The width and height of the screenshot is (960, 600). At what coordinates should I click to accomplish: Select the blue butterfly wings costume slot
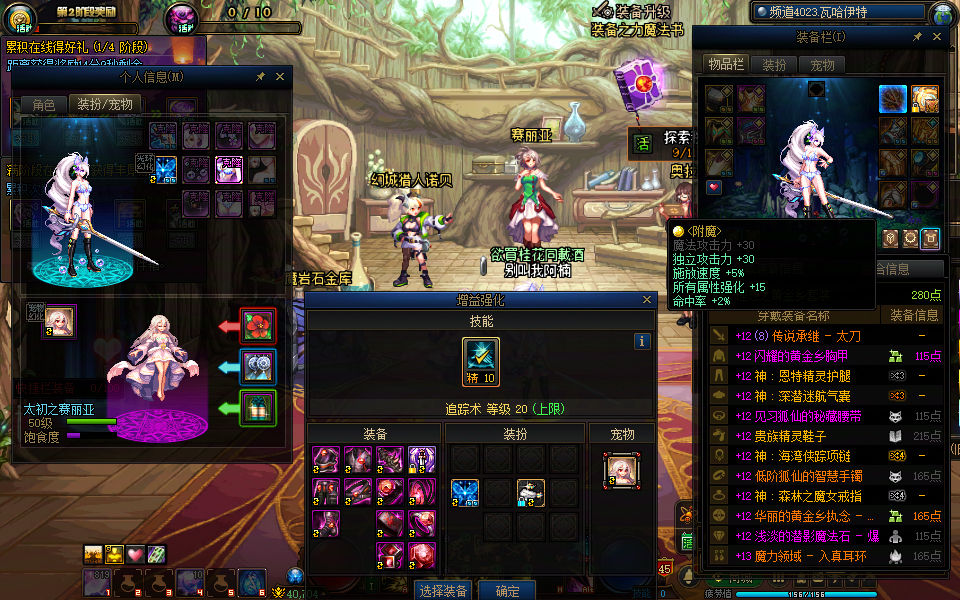[464, 491]
